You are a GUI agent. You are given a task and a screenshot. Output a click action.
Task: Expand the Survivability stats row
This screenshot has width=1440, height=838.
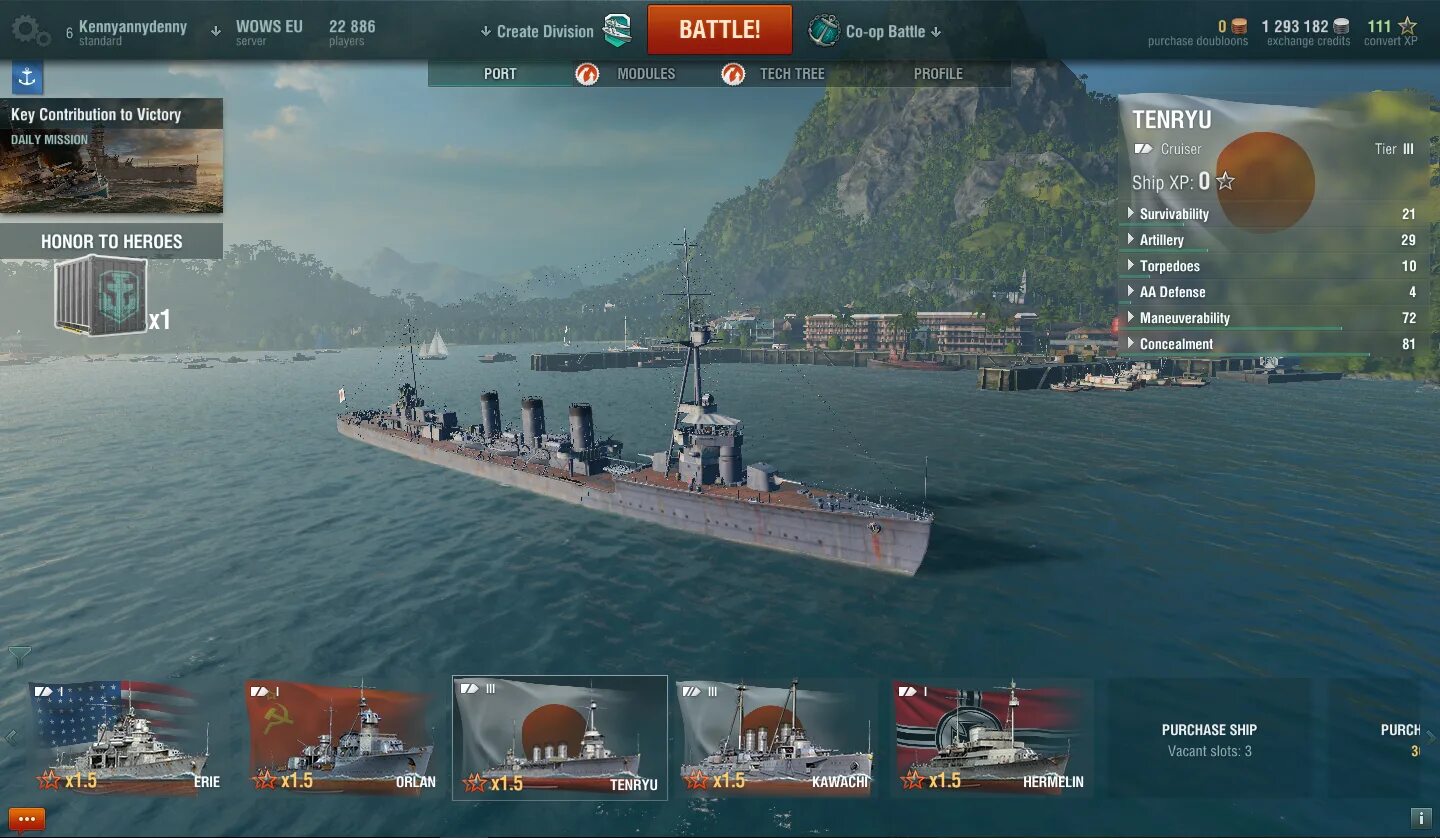[x=1174, y=214]
